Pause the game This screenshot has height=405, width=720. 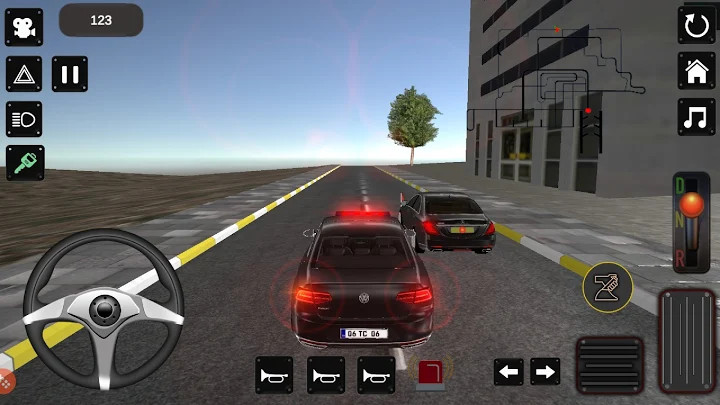[70, 73]
